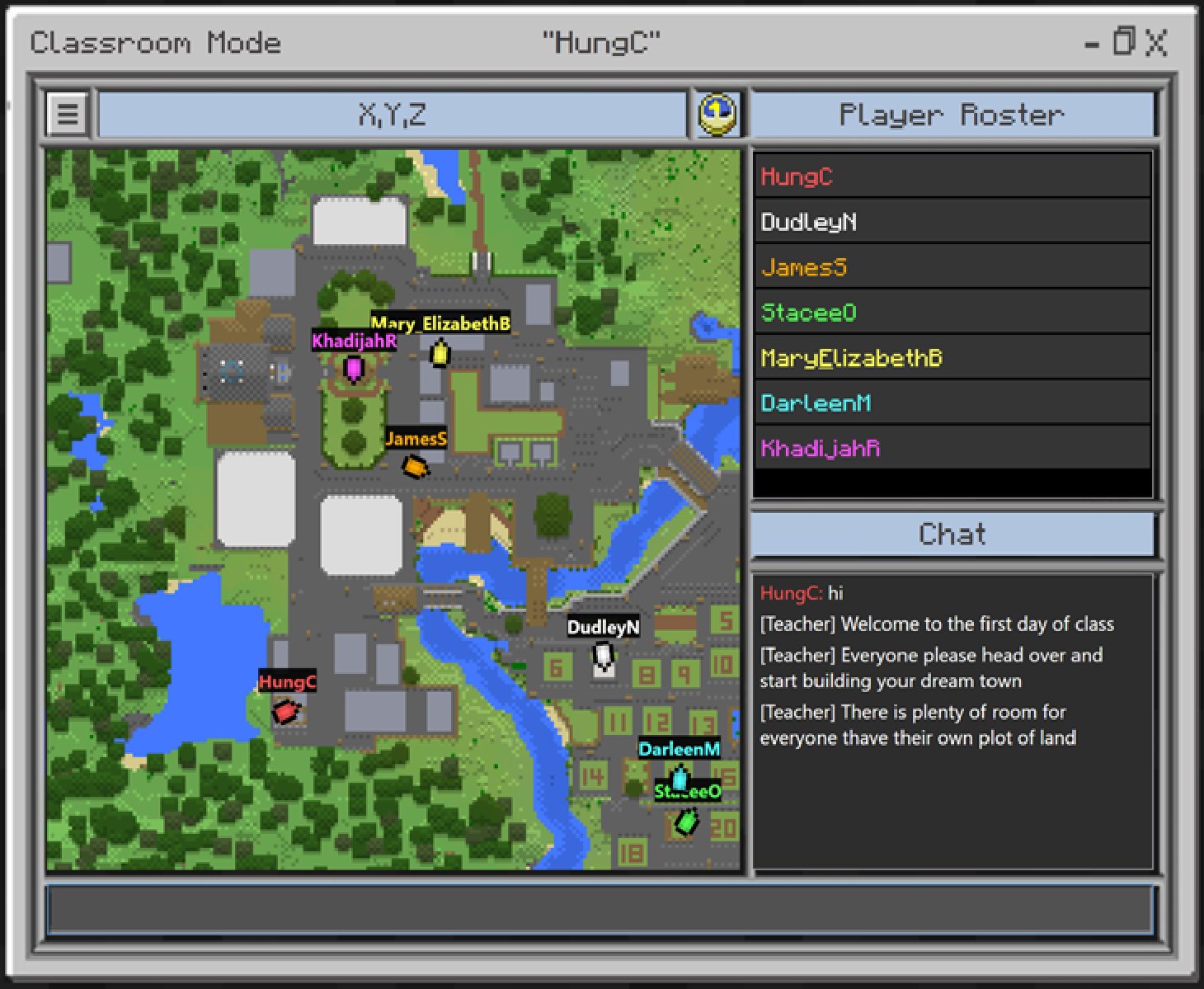The width and height of the screenshot is (1204, 989).
Task: Click the chat input field at bottom
Action: (x=602, y=910)
